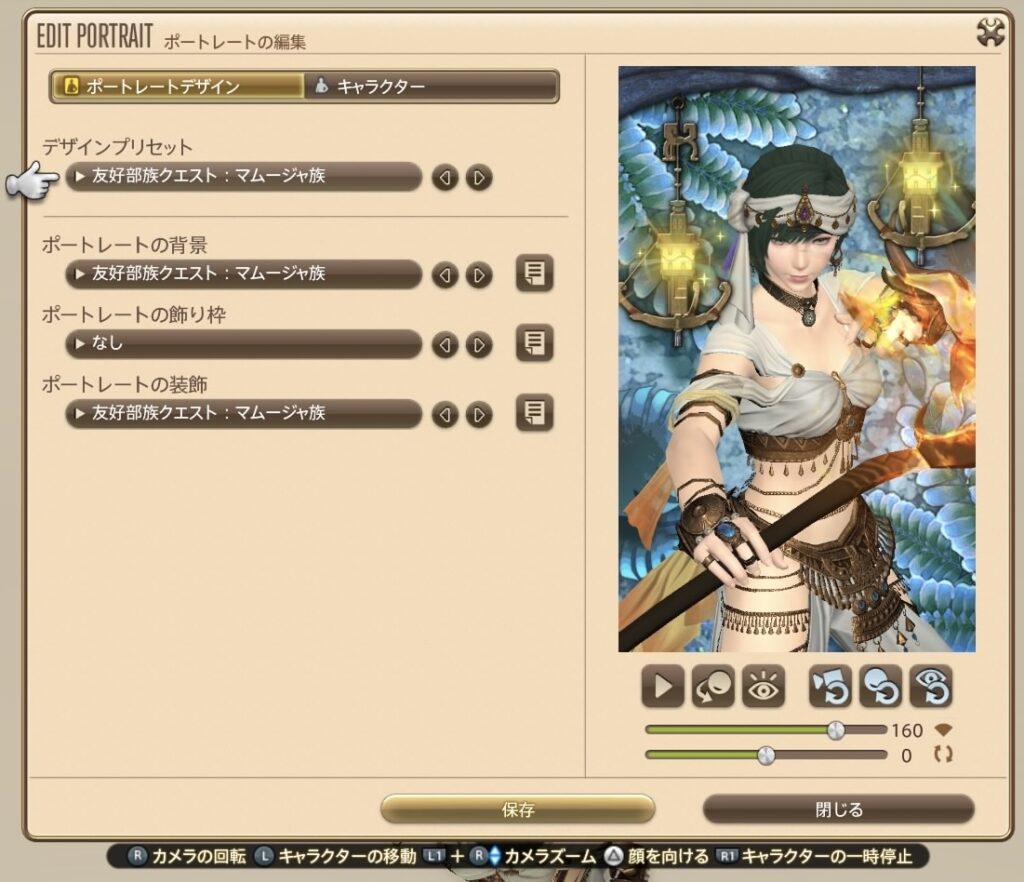Open the ポートレートの飾り枠 dropdown
The image size is (1024, 882).
click(x=243, y=344)
